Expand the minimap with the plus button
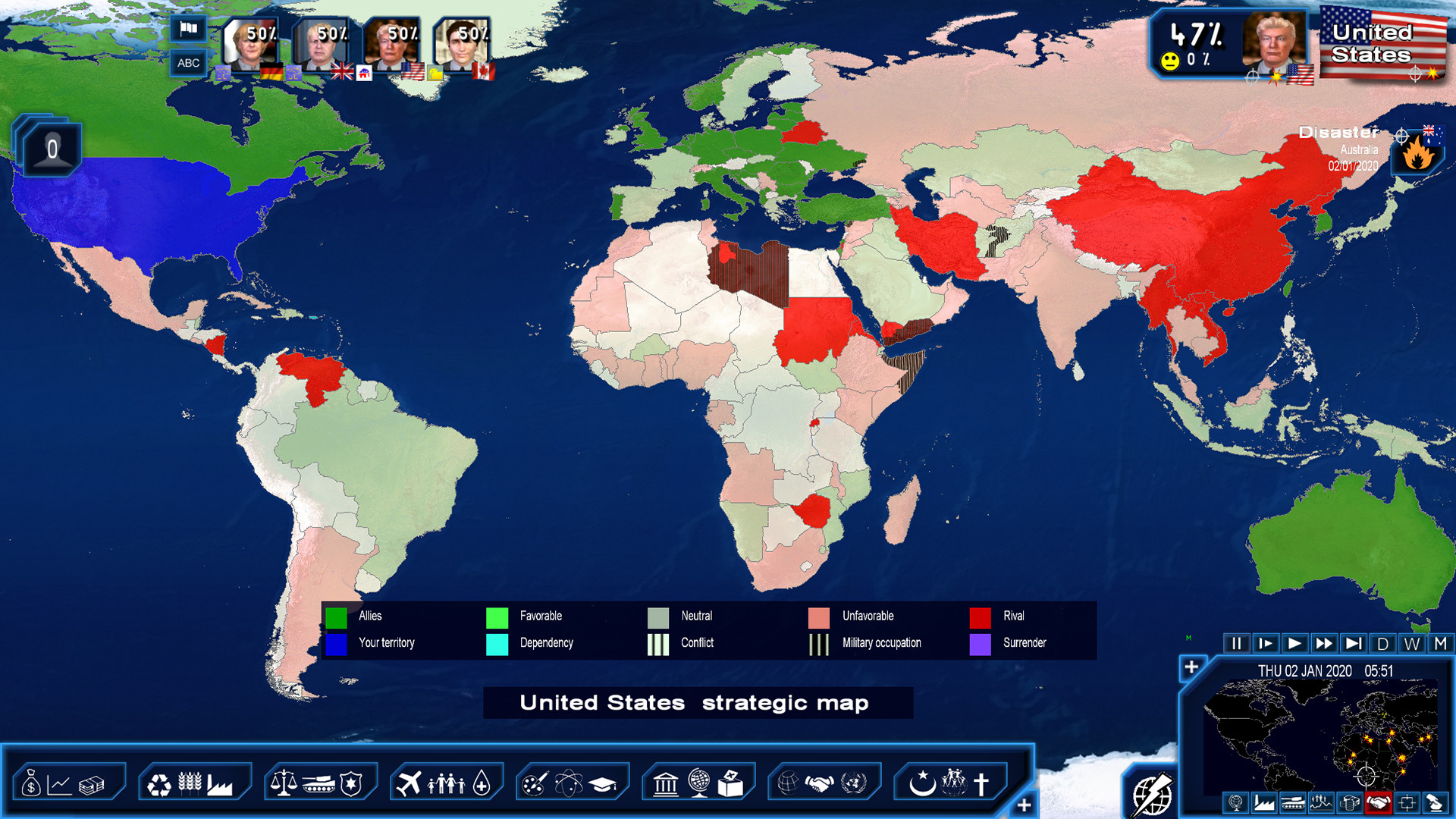The image size is (1456, 819). tap(1191, 666)
